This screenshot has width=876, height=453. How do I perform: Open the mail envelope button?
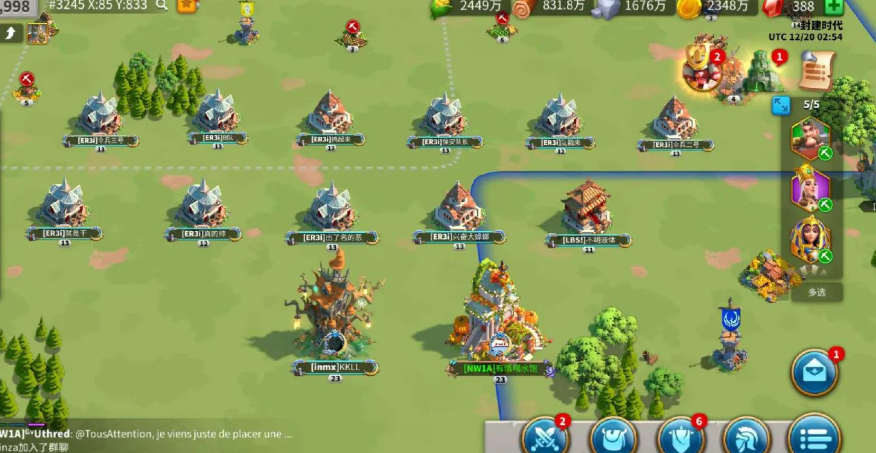point(815,373)
